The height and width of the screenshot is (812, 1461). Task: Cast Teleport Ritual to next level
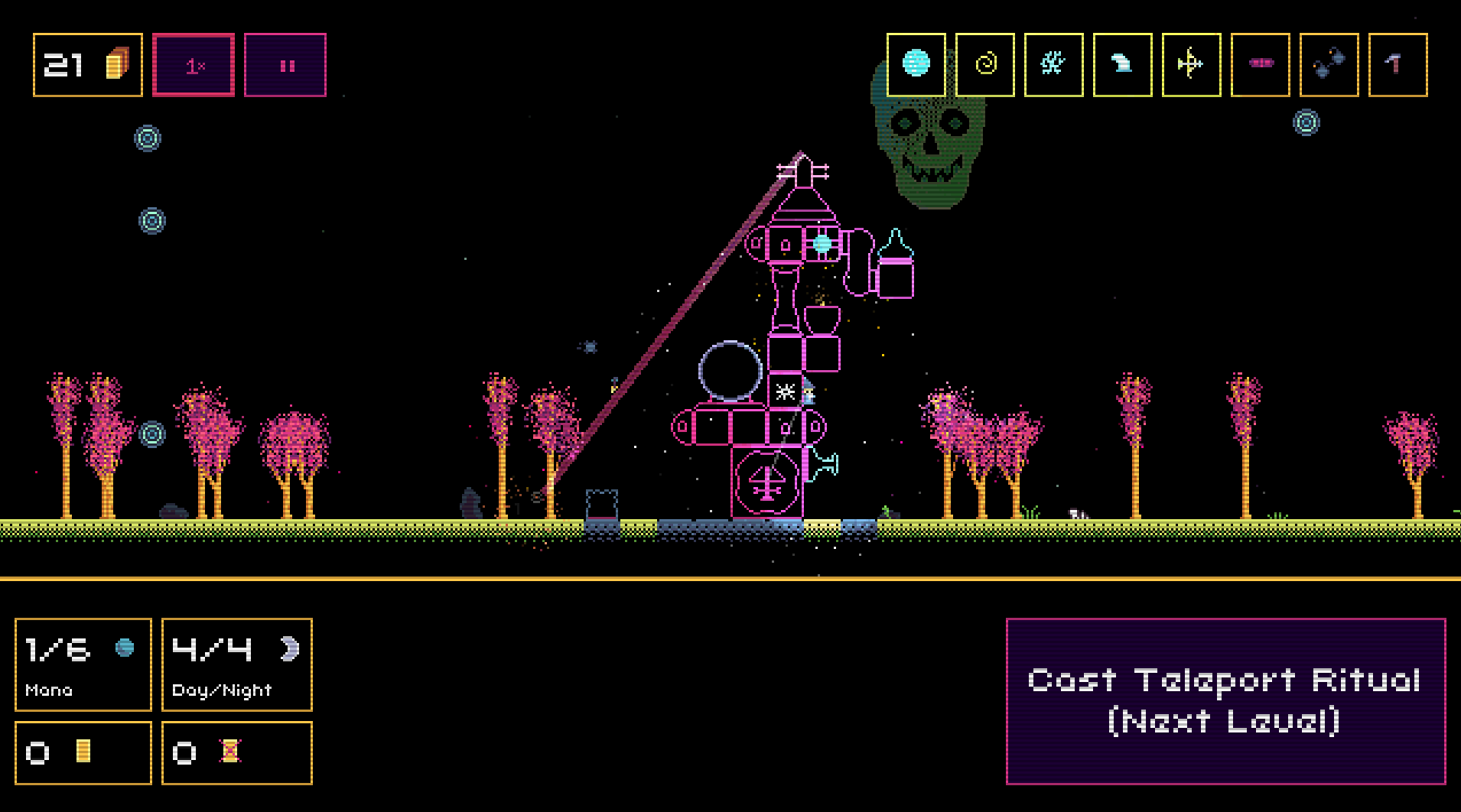tap(1225, 701)
